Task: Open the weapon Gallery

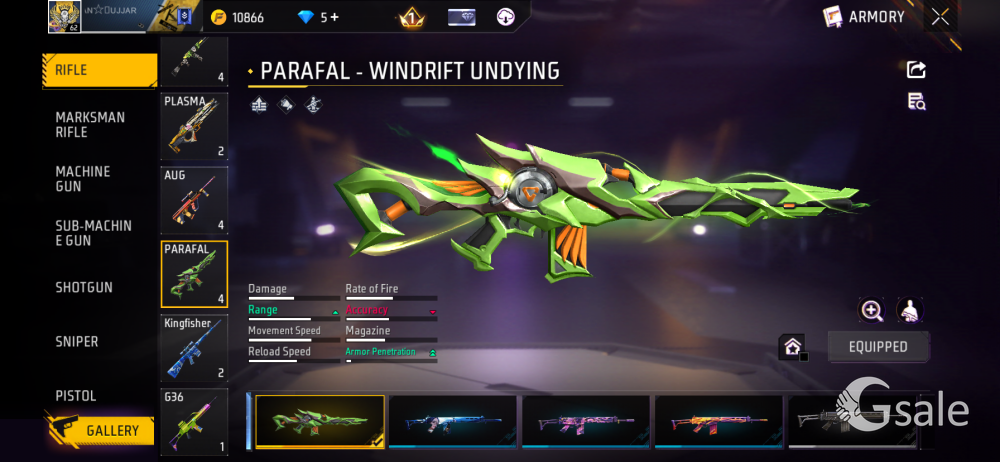Action: coord(100,430)
